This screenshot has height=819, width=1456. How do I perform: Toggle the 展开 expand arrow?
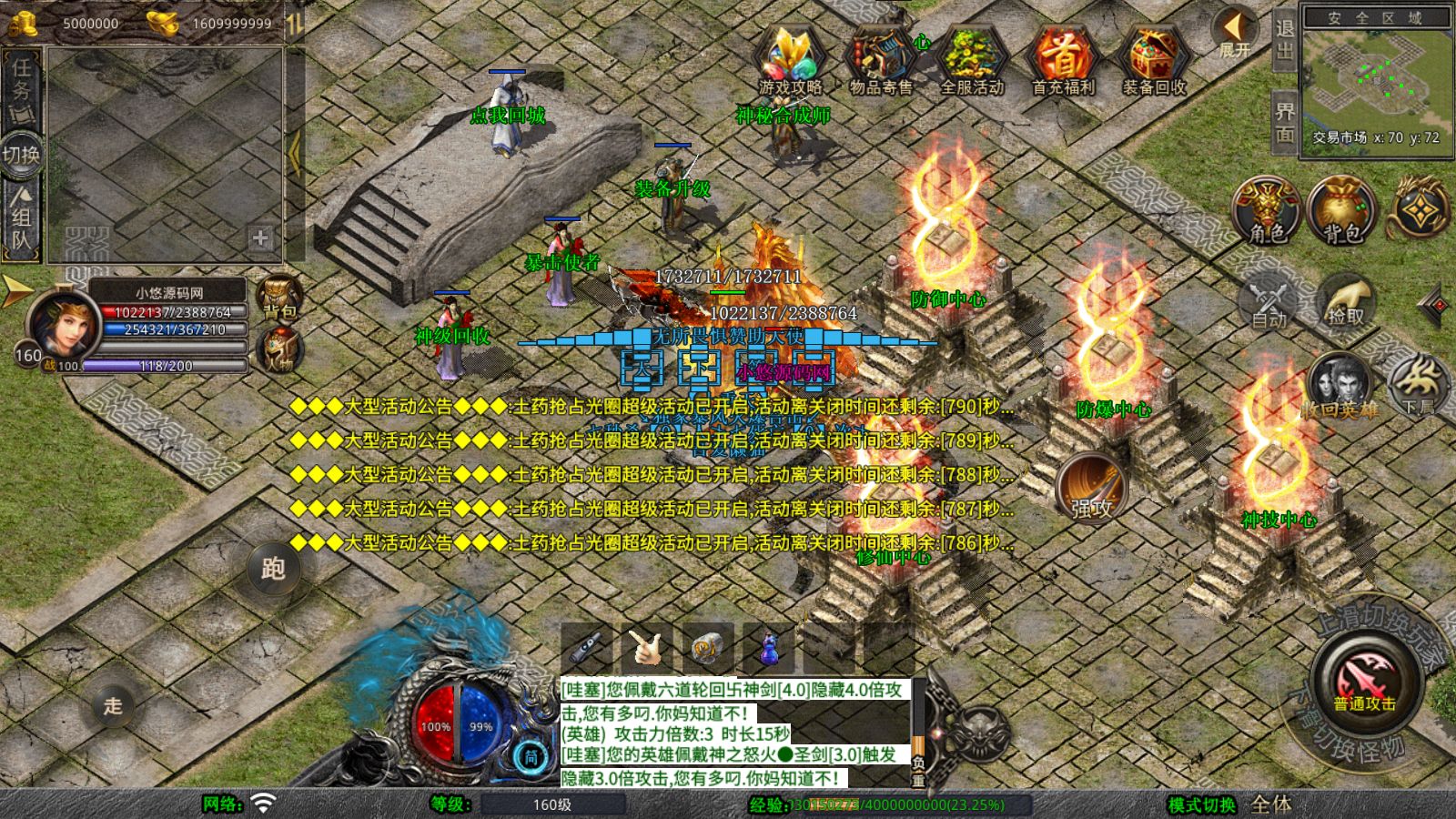(1235, 33)
